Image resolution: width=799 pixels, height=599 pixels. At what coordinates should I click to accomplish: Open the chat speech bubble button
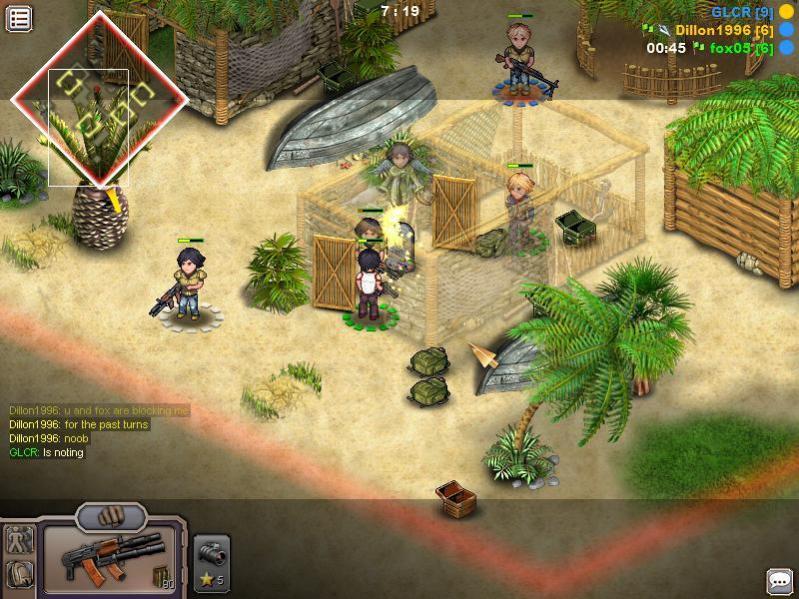click(779, 581)
